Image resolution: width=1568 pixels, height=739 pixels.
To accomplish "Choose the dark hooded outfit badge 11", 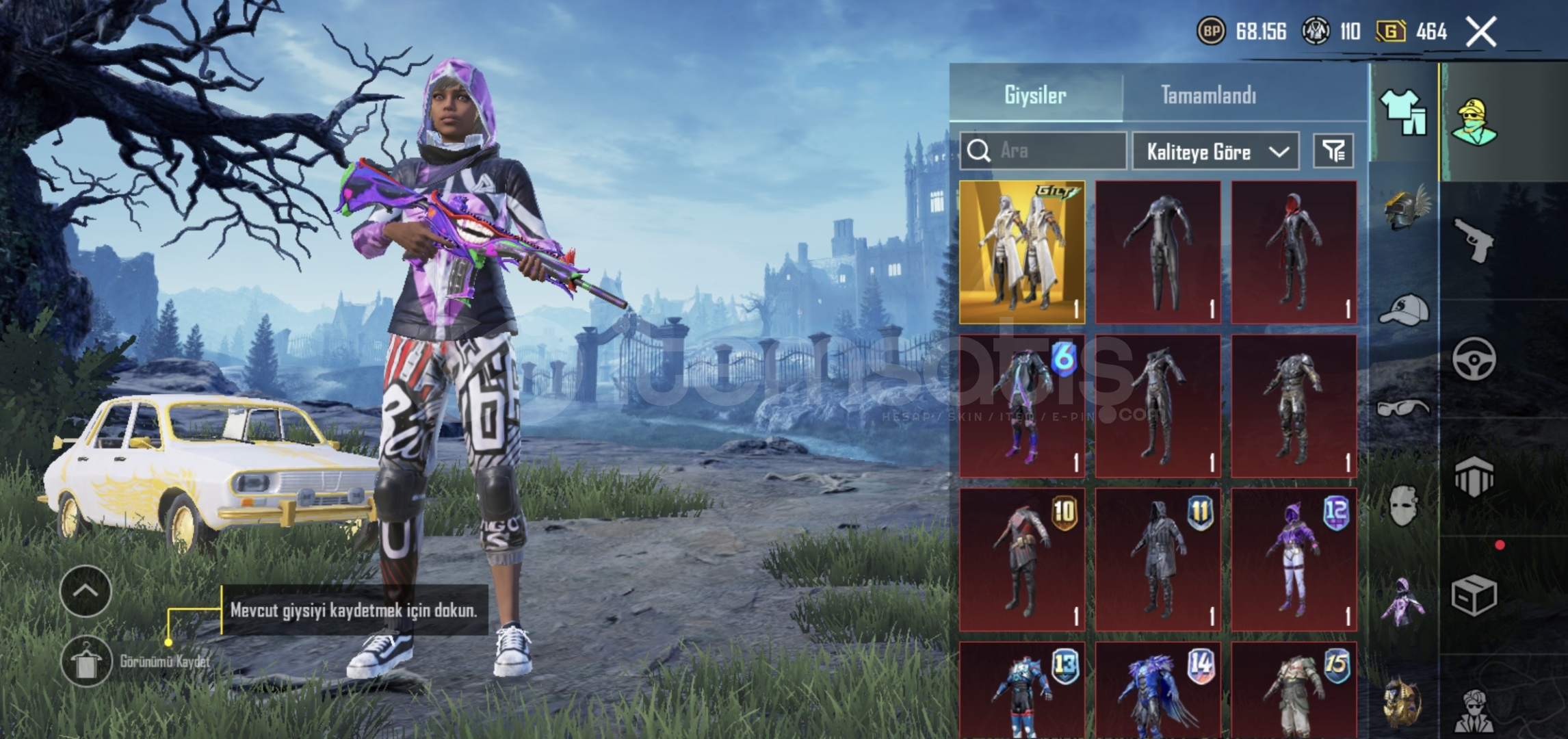I will (x=1158, y=560).
